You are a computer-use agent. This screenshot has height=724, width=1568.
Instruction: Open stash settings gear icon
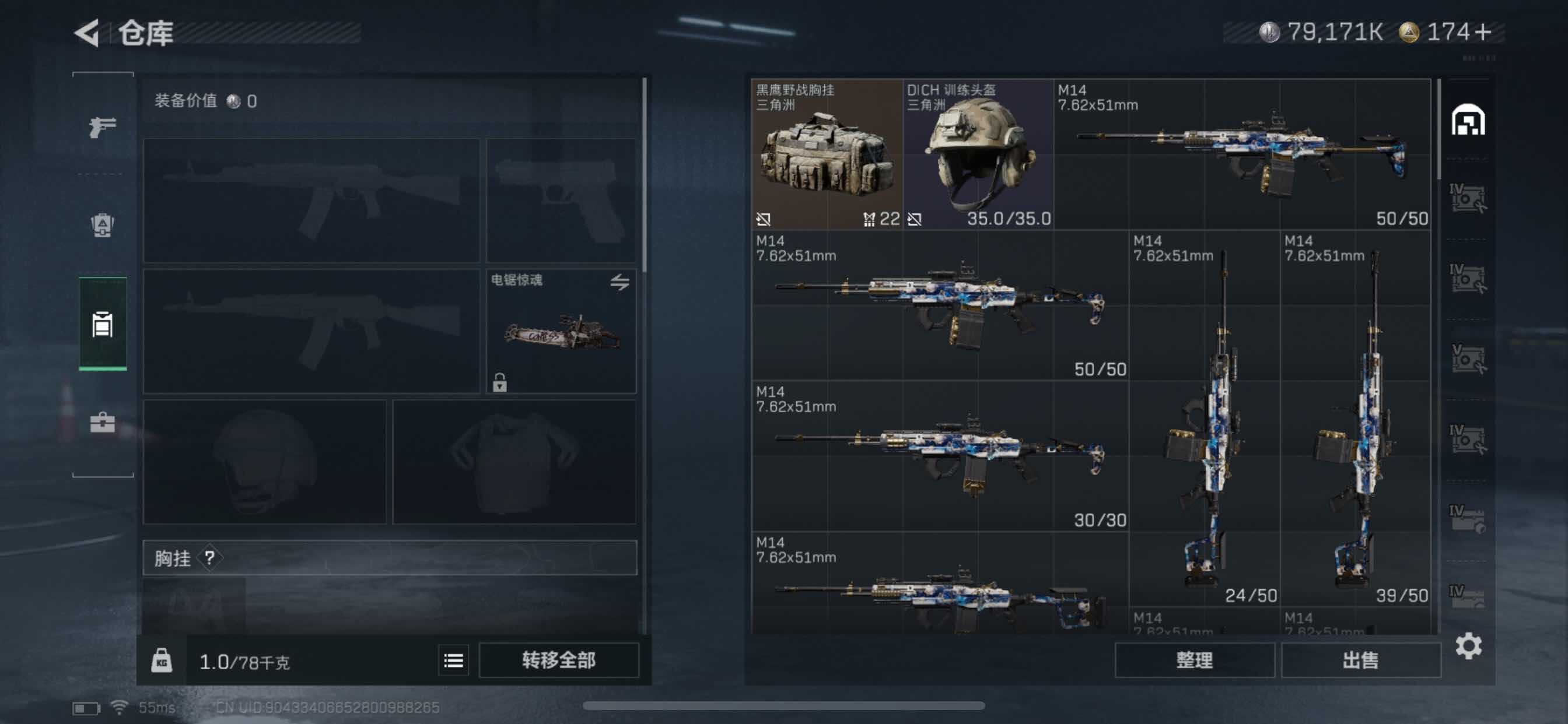(x=1468, y=645)
